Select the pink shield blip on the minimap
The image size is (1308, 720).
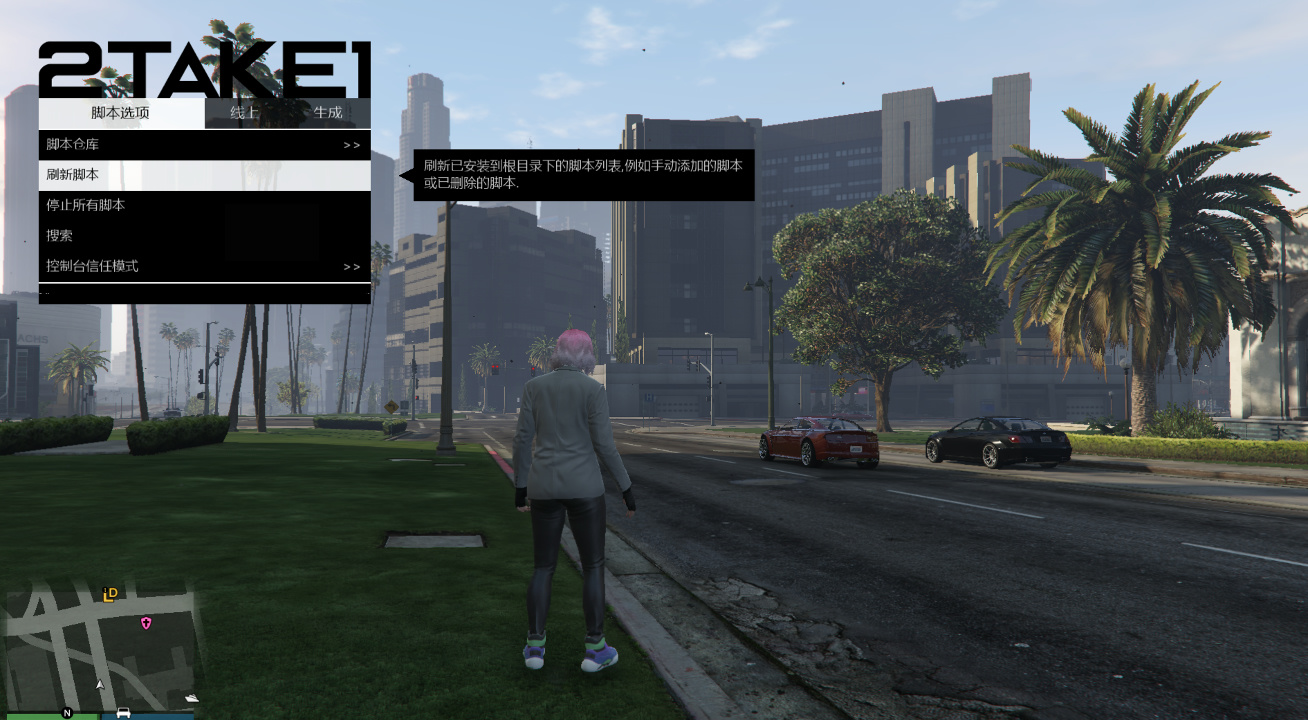(146, 623)
